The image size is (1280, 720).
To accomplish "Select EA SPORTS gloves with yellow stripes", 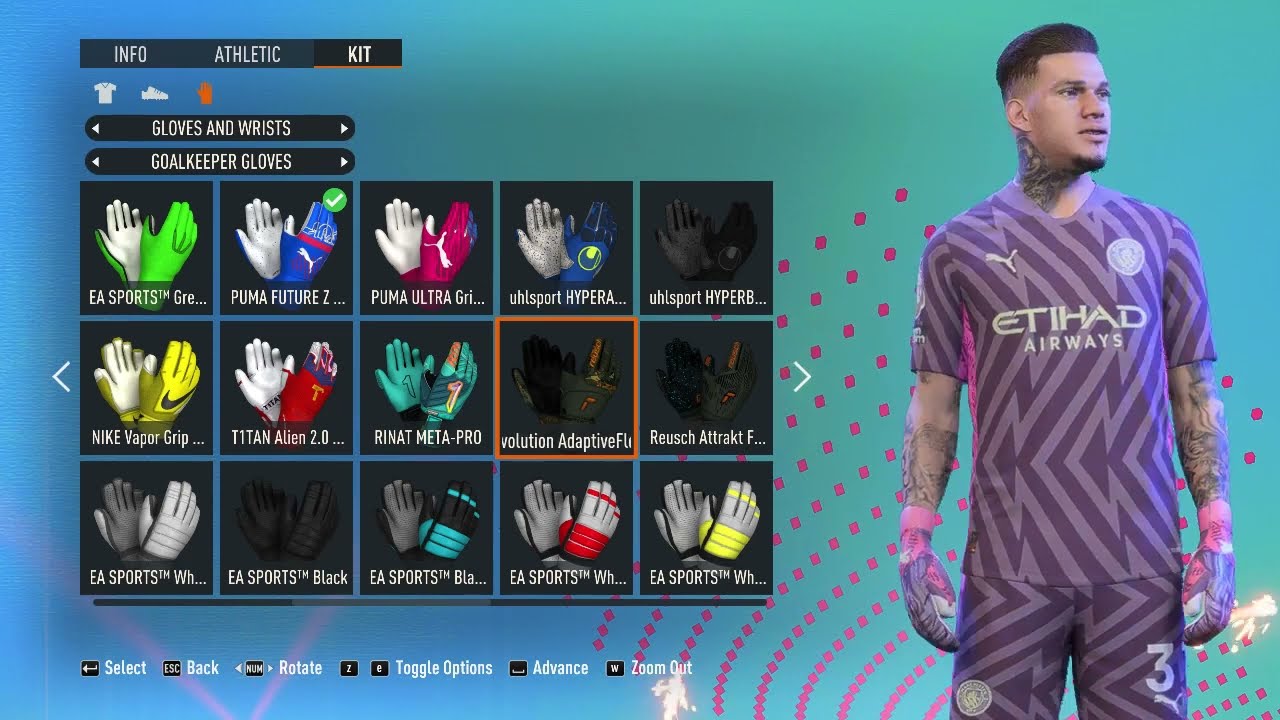I will [x=706, y=527].
